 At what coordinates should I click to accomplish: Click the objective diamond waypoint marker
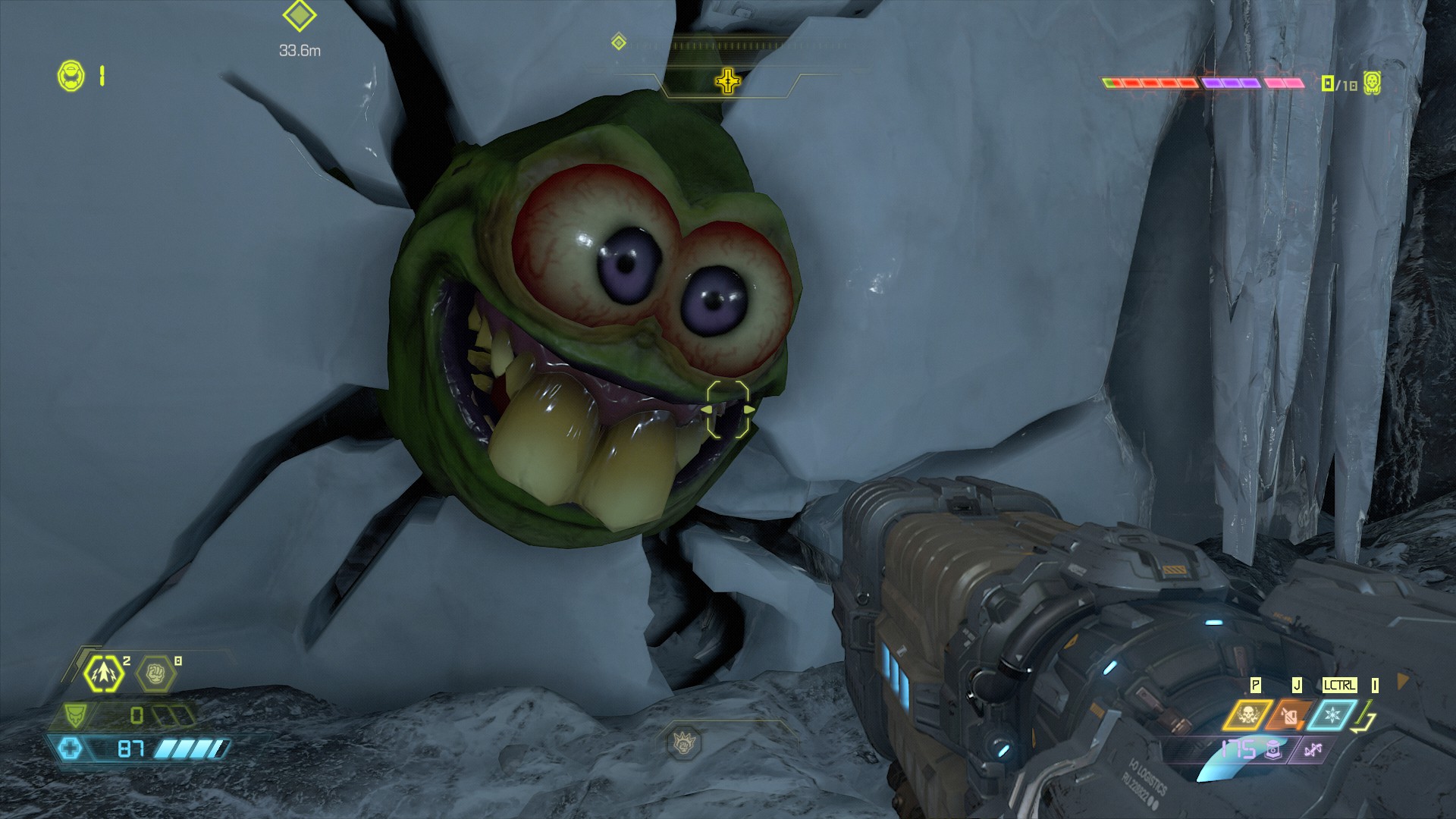299,16
